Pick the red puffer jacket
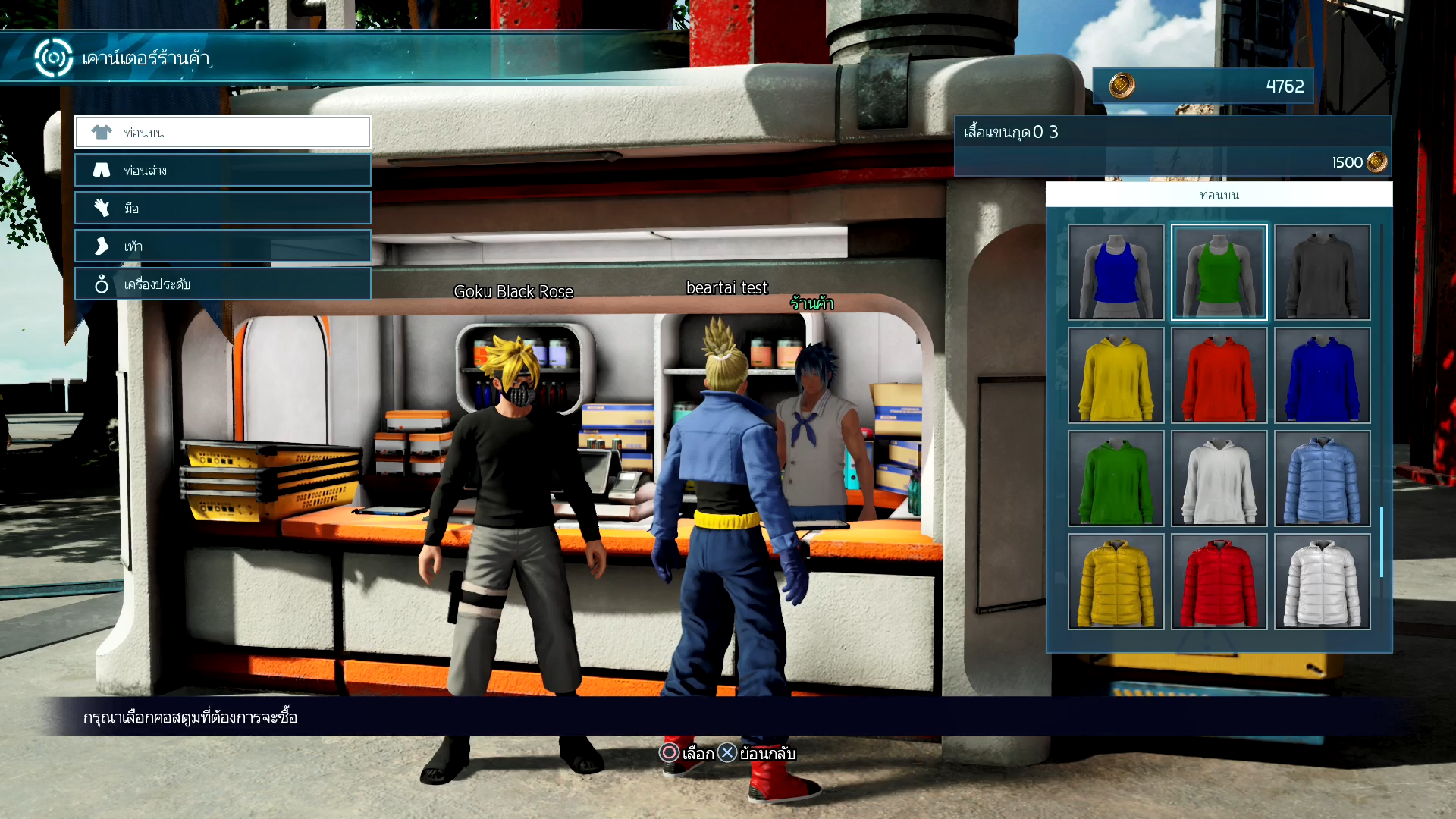Viewport: 1456px width, 819px height. pyautogui.click(x=1219, y=582)
